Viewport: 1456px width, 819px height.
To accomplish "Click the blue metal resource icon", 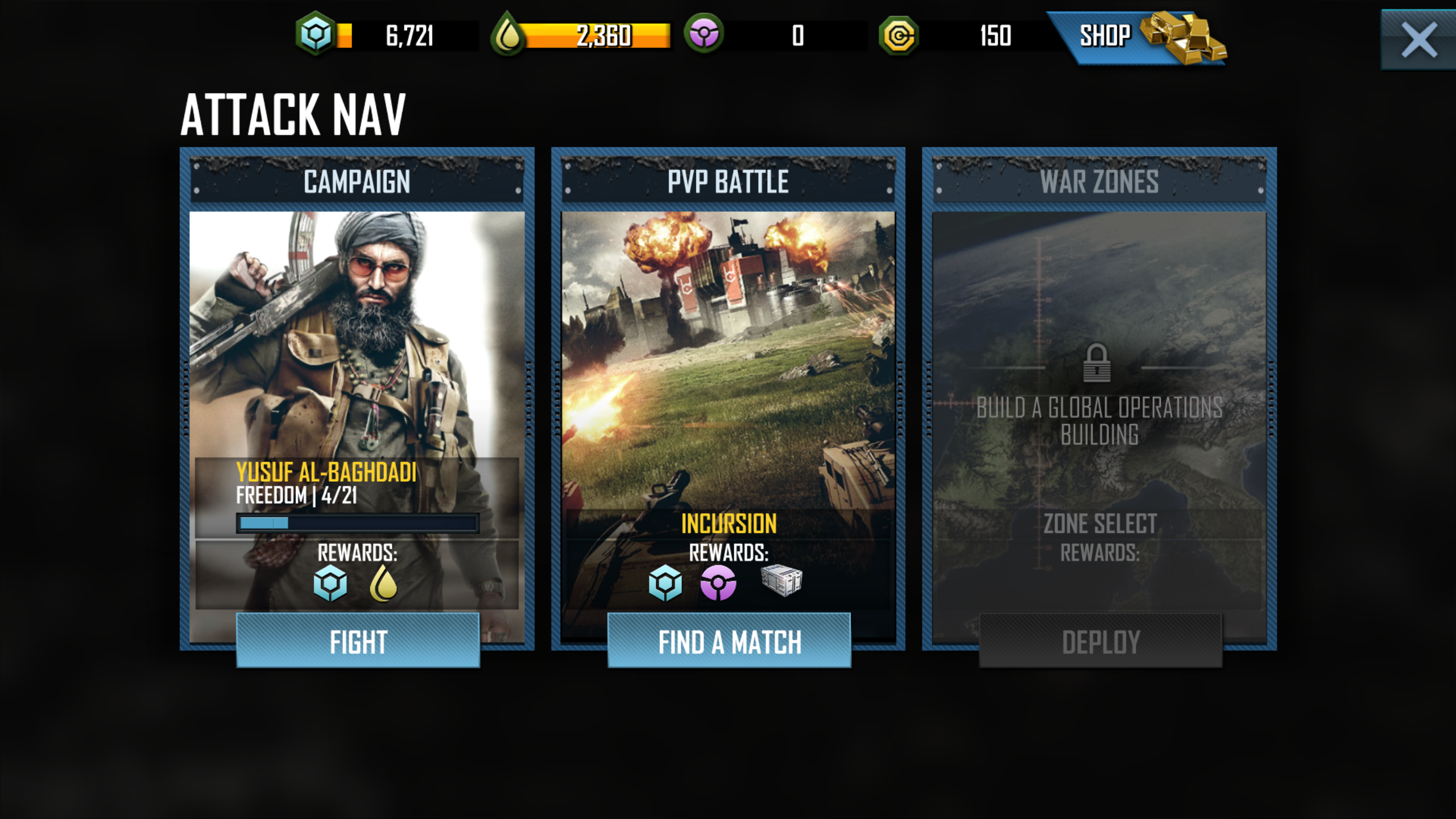I will 316,36.
